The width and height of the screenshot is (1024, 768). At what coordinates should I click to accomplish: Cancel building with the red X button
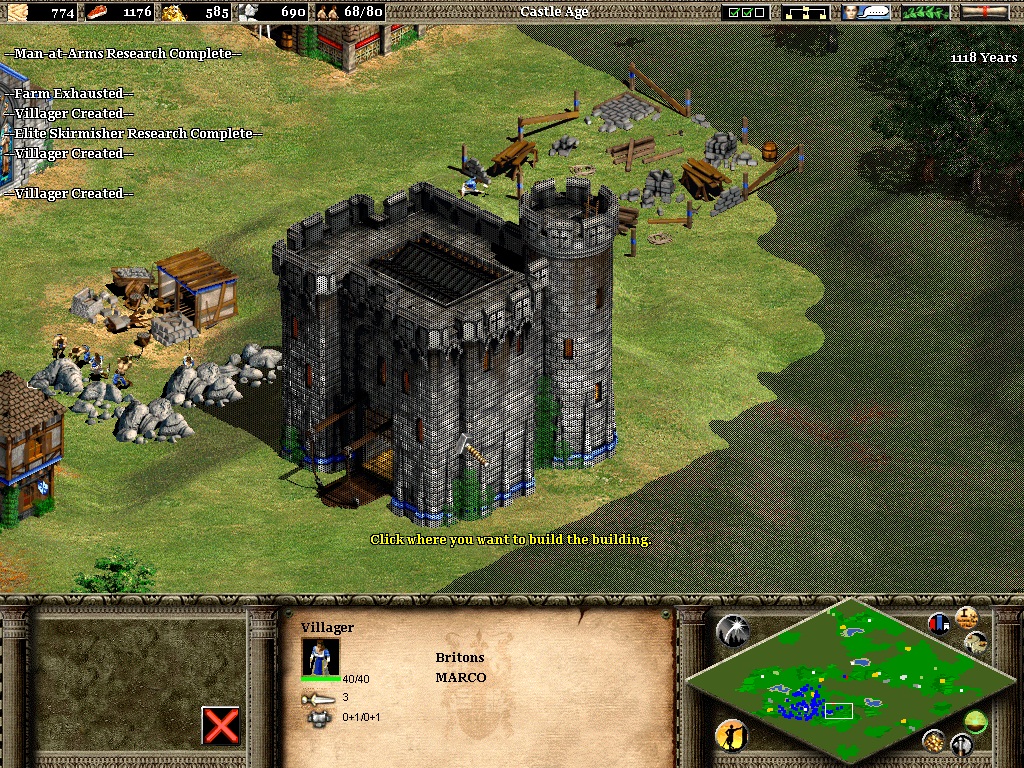tap(220, 725)
